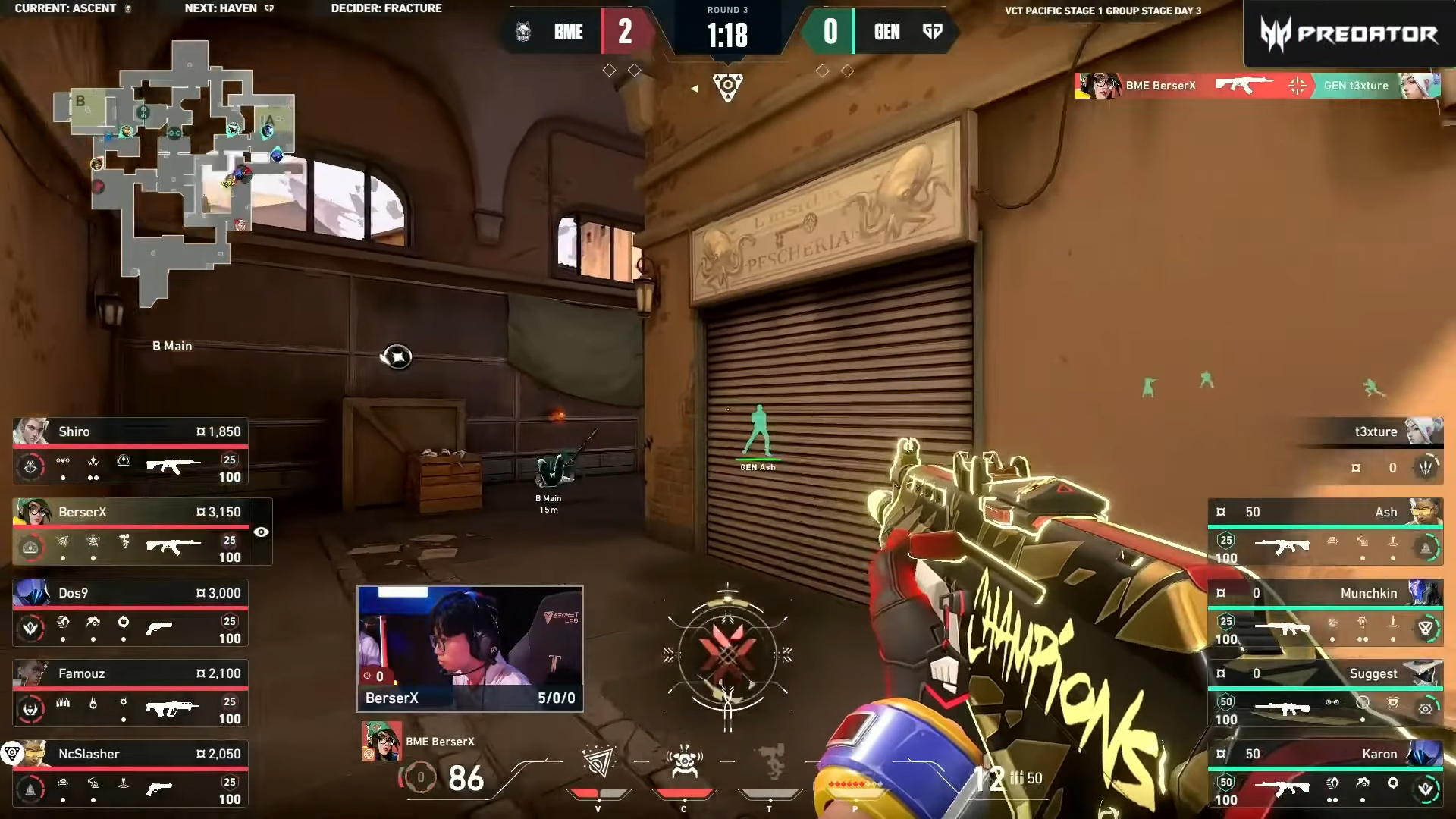
Task: Click the GEN team logo in scoreboard
Action: pos(932,32)
